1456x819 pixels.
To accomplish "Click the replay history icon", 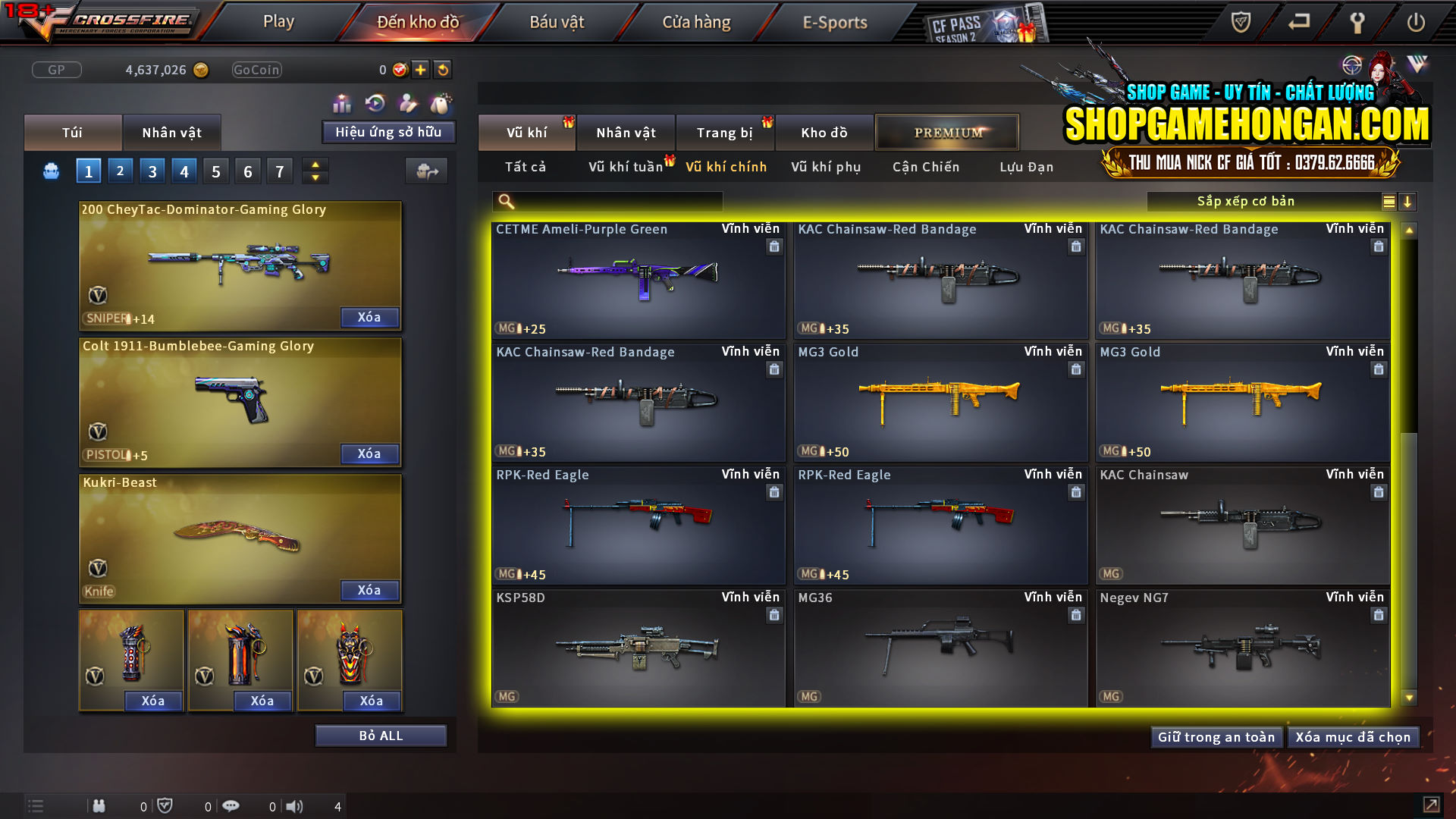I will (375, 102).
